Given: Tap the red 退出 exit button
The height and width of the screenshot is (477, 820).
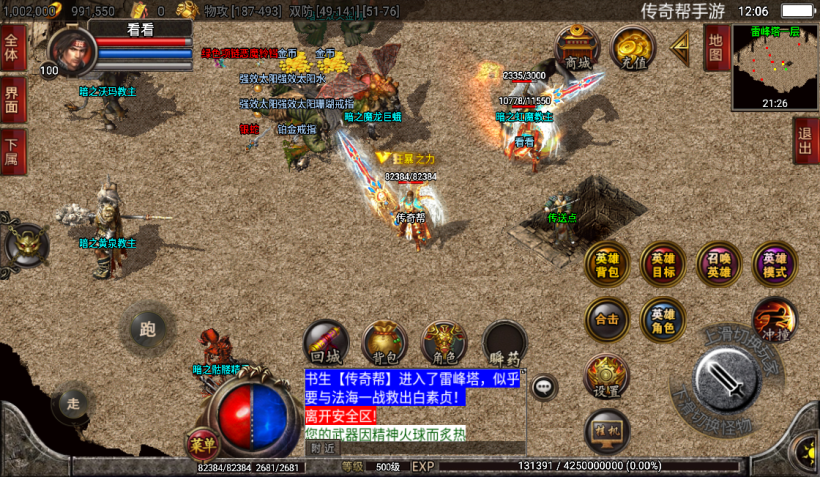Looking at the screenshot, I should 805,141.
